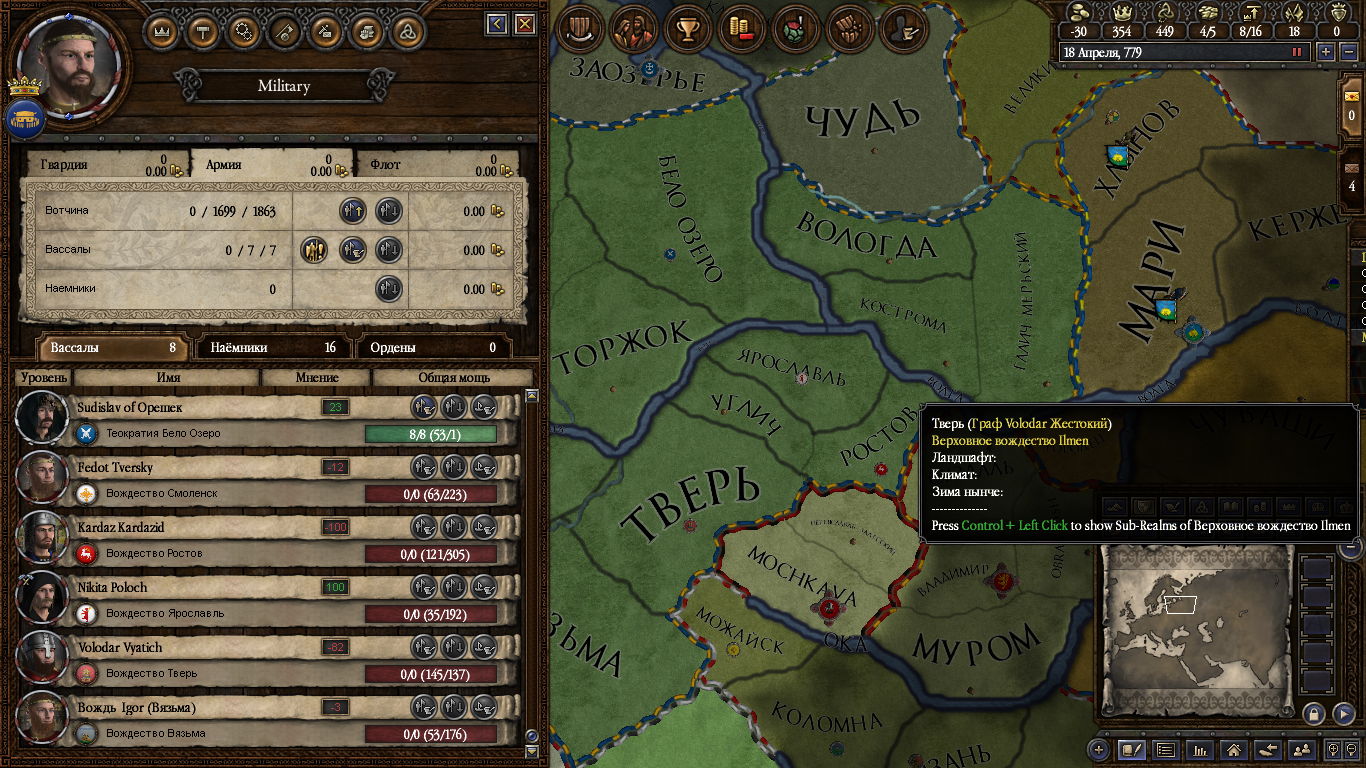Close the Military panel with the red X

(x=523, y=23)
